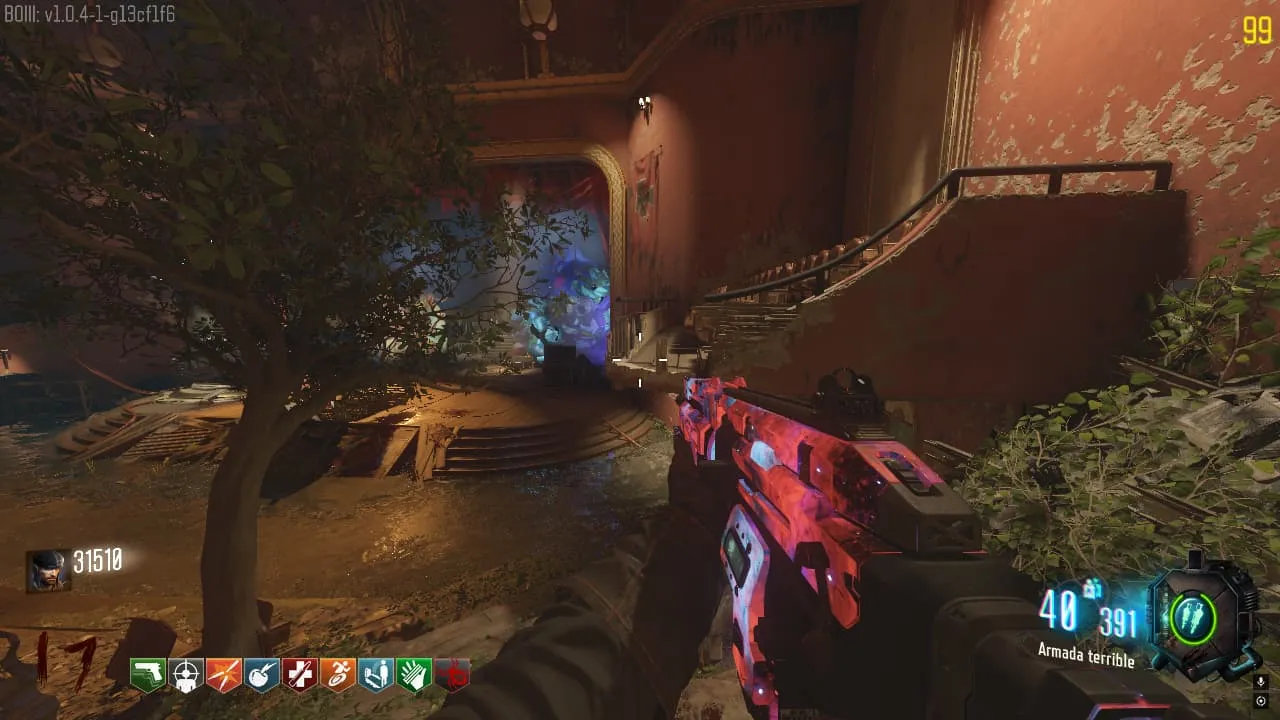Click the green Speed Cola hand perk
1280x720 pixels.
[x=414, y=676]
